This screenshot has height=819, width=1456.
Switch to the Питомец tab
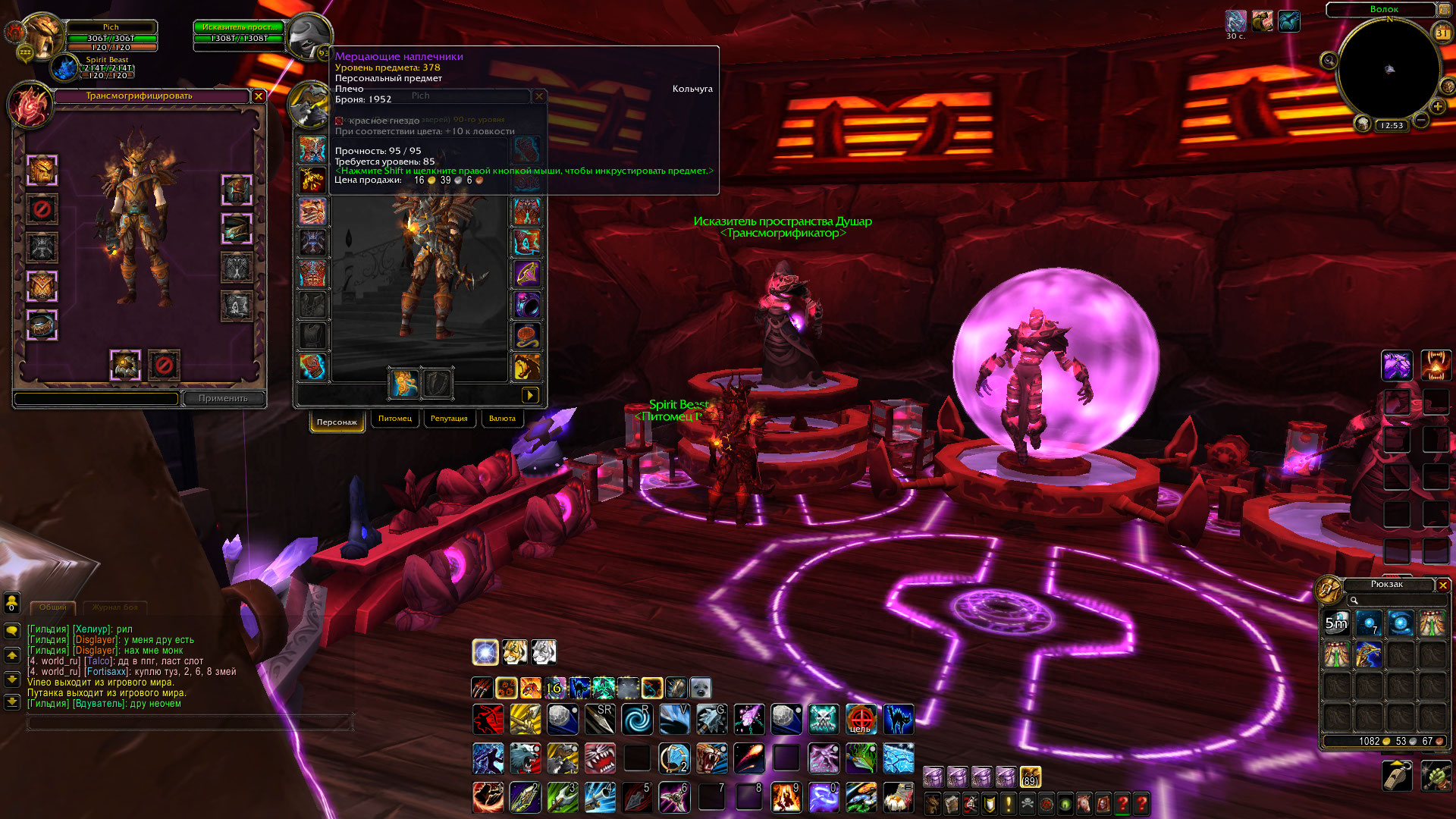click(394, 419)
